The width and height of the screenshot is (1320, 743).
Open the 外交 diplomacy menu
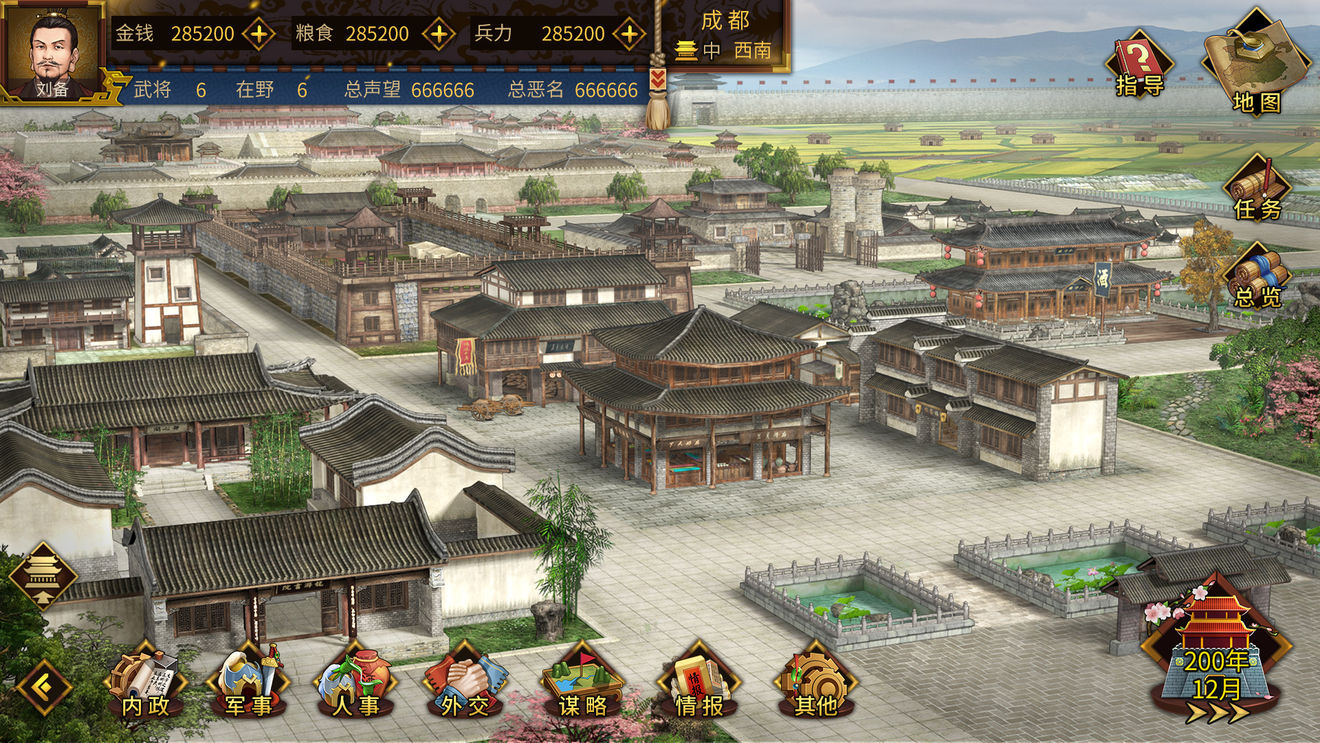pyautogui.click(x=464, y=682)
